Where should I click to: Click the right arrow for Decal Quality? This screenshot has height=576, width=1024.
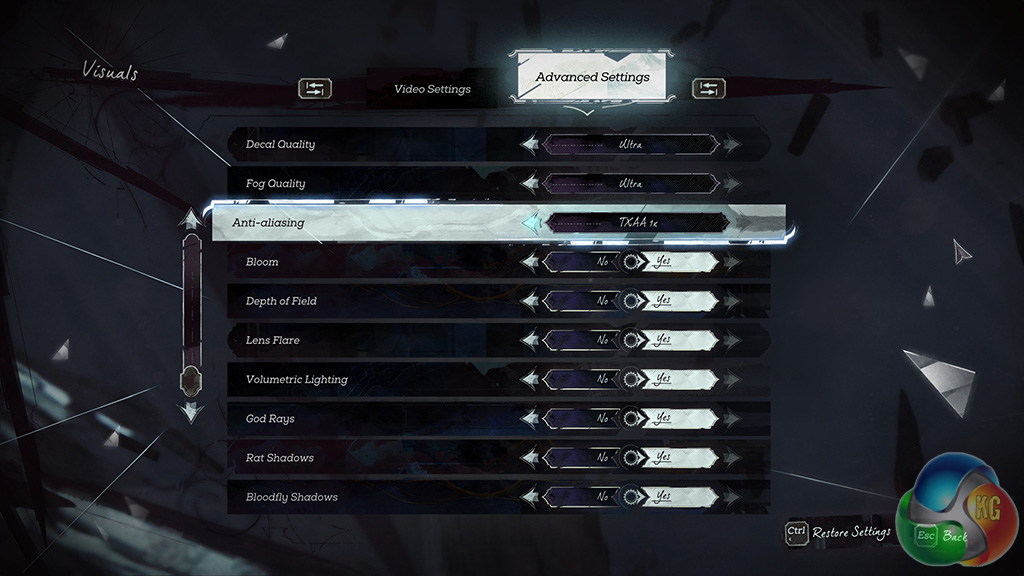732,145
